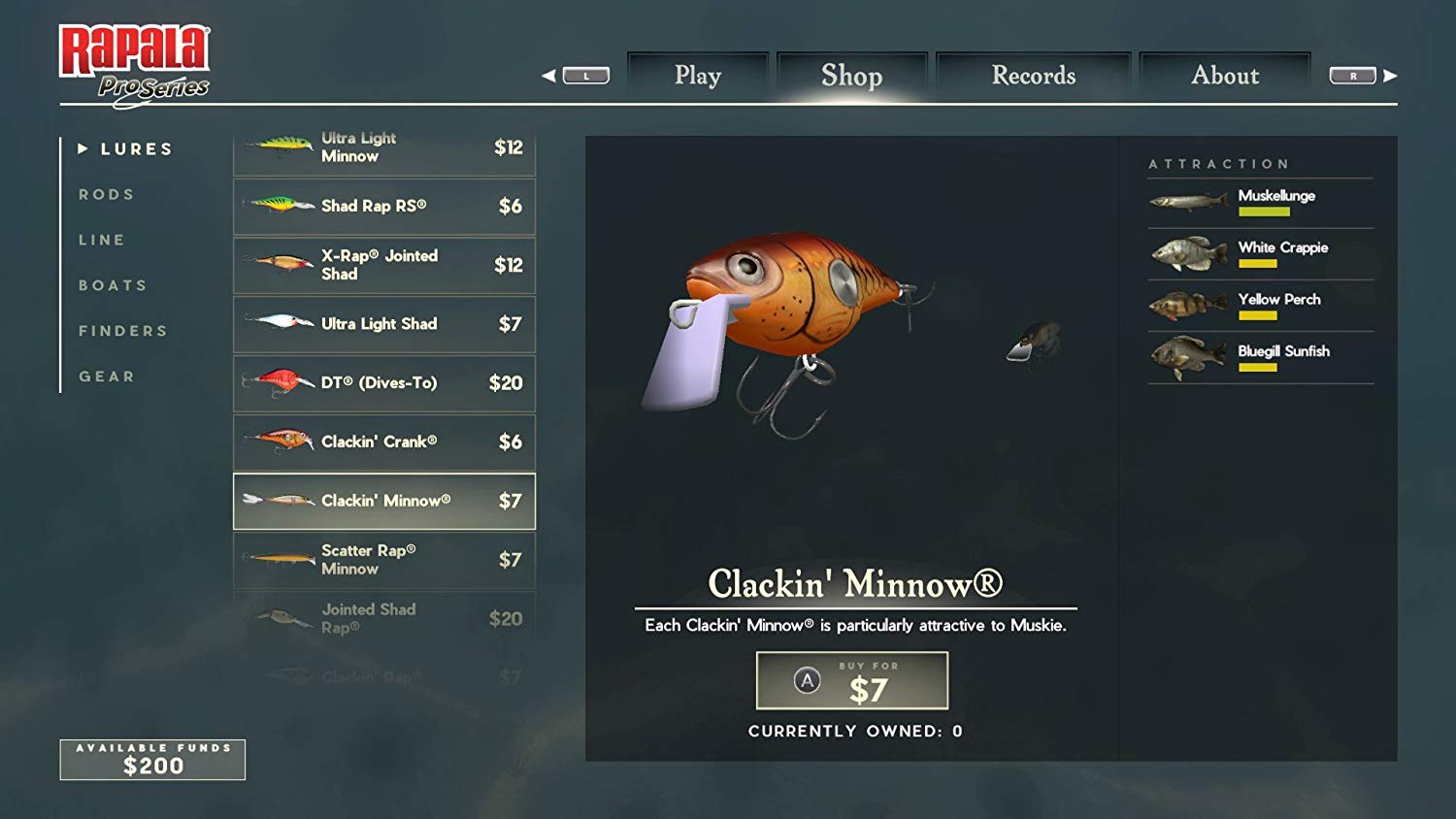Click the Yellow Perch fish icon
This screenshot has width=1456, height=819.
1186,305
